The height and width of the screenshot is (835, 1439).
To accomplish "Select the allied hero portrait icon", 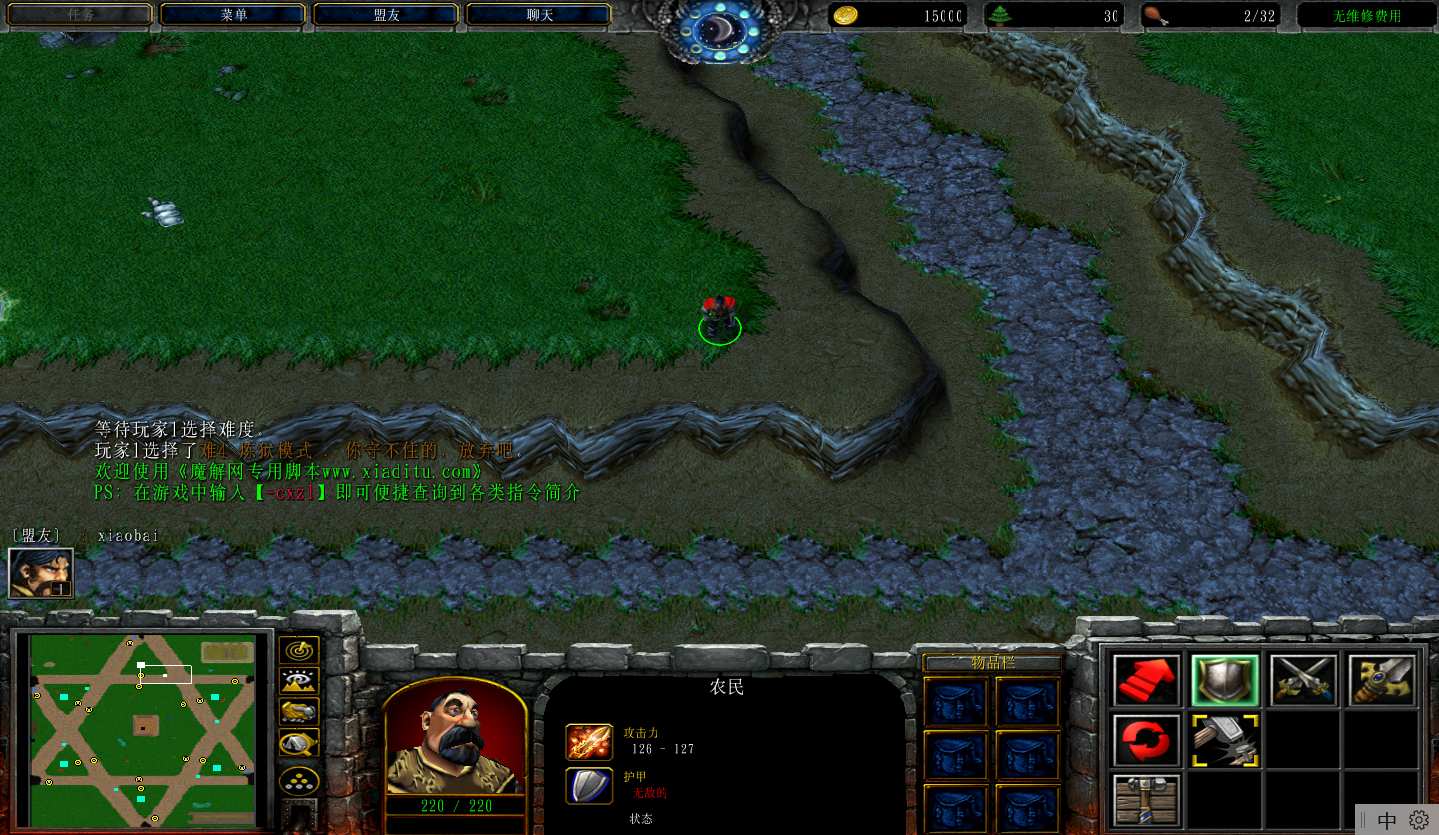I will click(41, 573).
